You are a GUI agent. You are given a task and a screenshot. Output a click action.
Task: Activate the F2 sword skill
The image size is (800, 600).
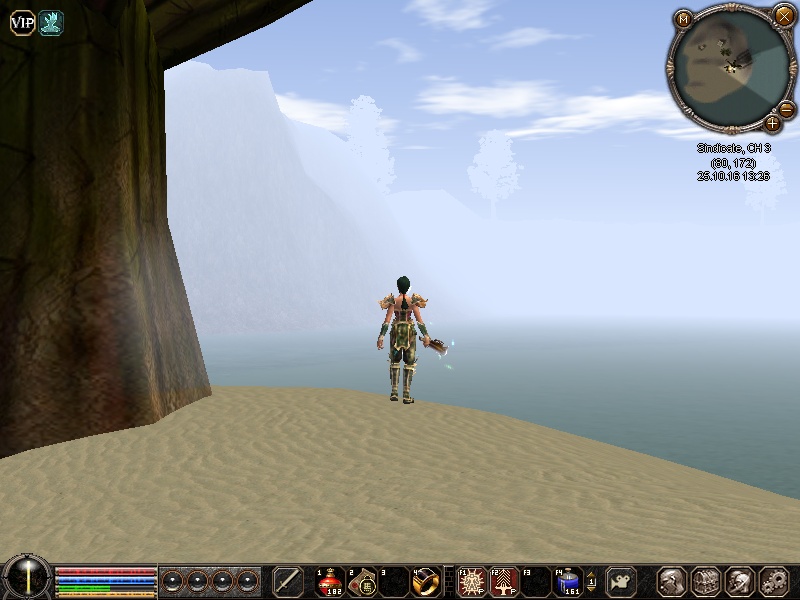coord(503,581)
